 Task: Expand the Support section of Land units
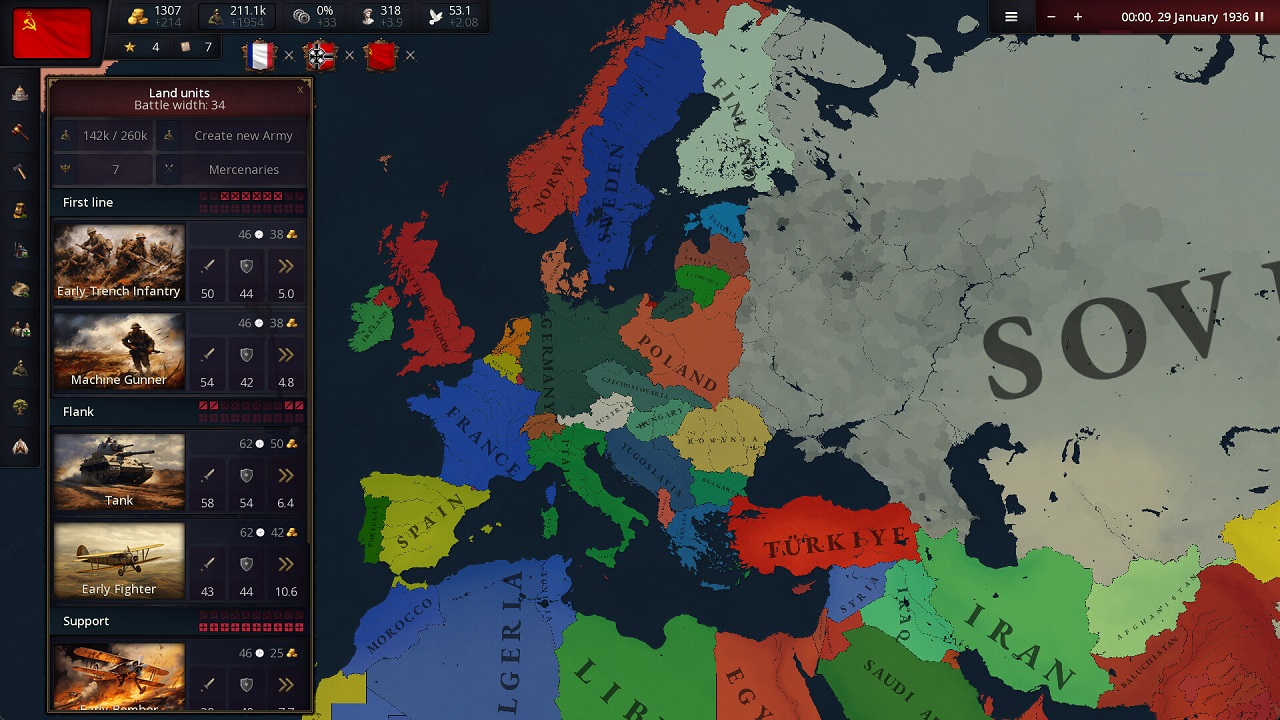tap(86, 621)
